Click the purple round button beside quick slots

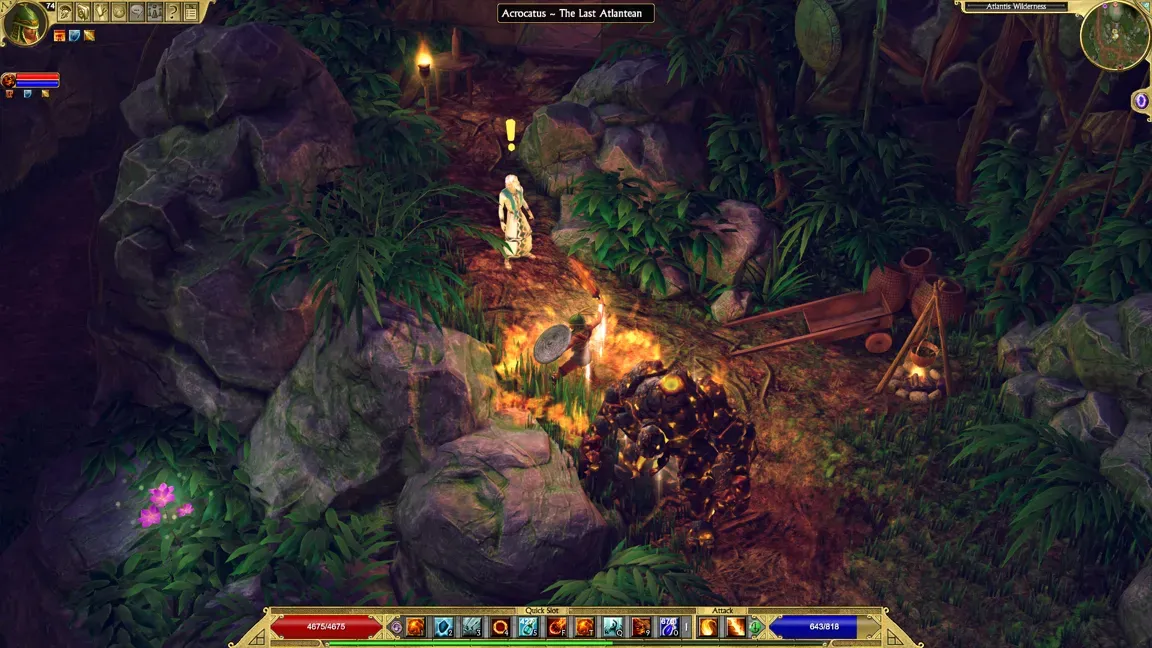point(396,627)
